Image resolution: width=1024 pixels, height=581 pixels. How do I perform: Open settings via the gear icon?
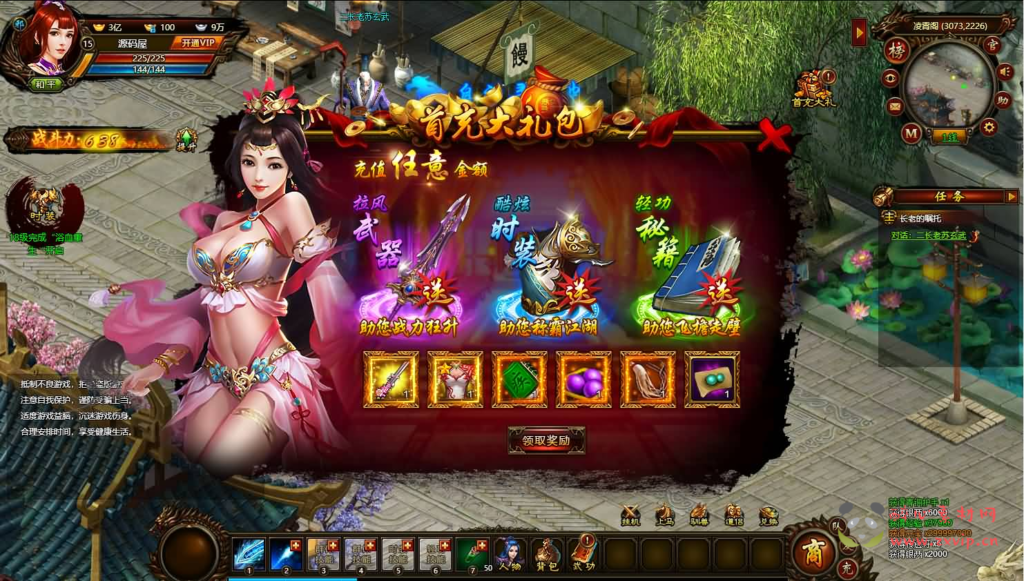pyautogui.click(x=988, y=126)
